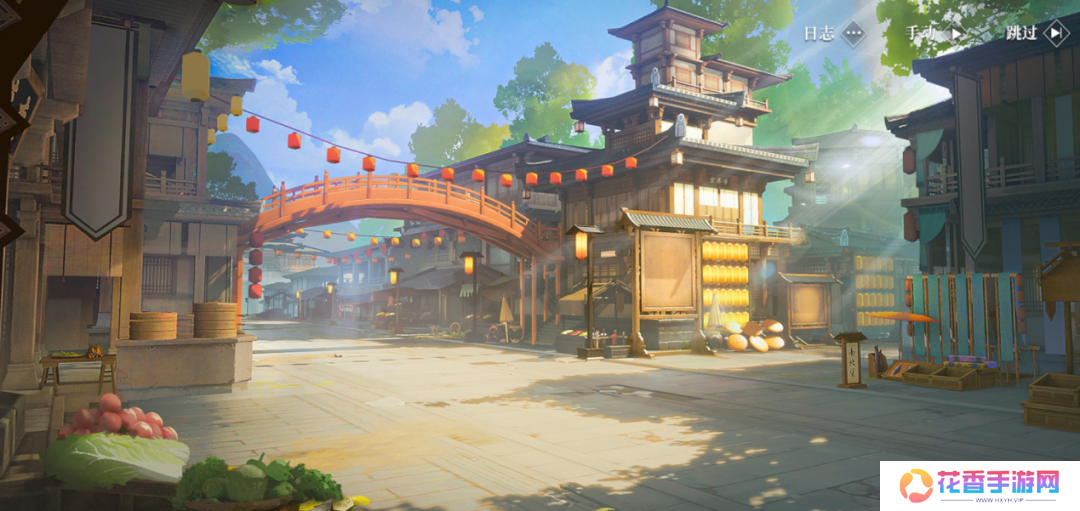Toggle the 手动 manual playback mode

click(937, 33)
